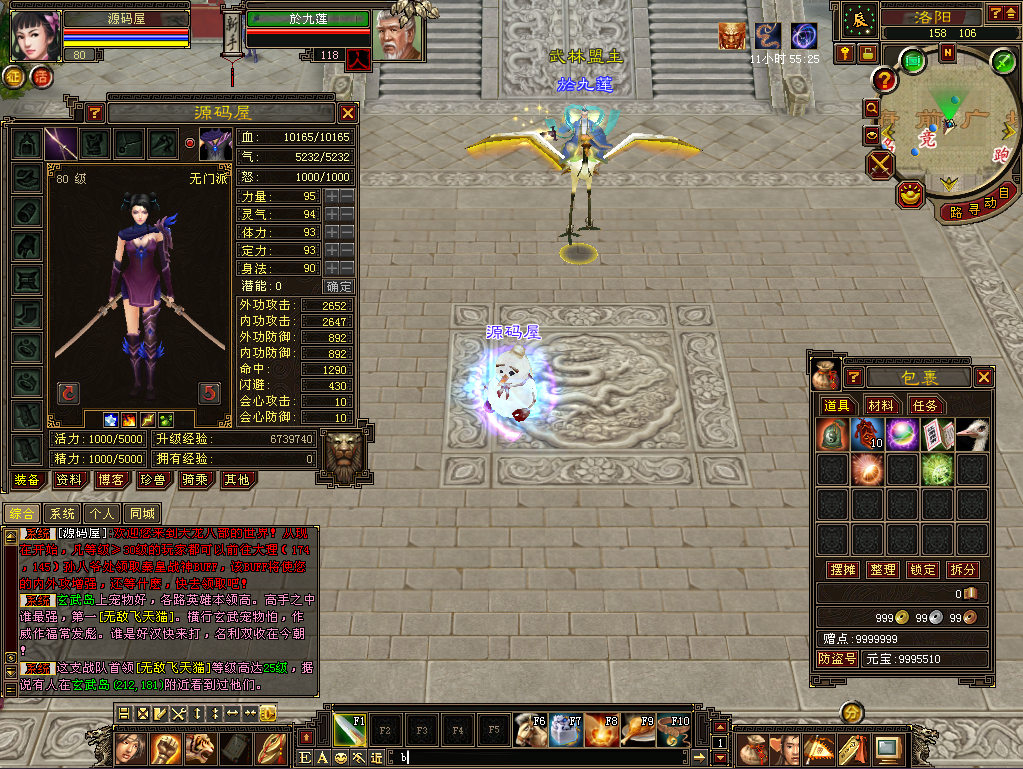Switch chat to the 系统 system tab
This screenshot has height=769, width=1023.
pos(62,513)
